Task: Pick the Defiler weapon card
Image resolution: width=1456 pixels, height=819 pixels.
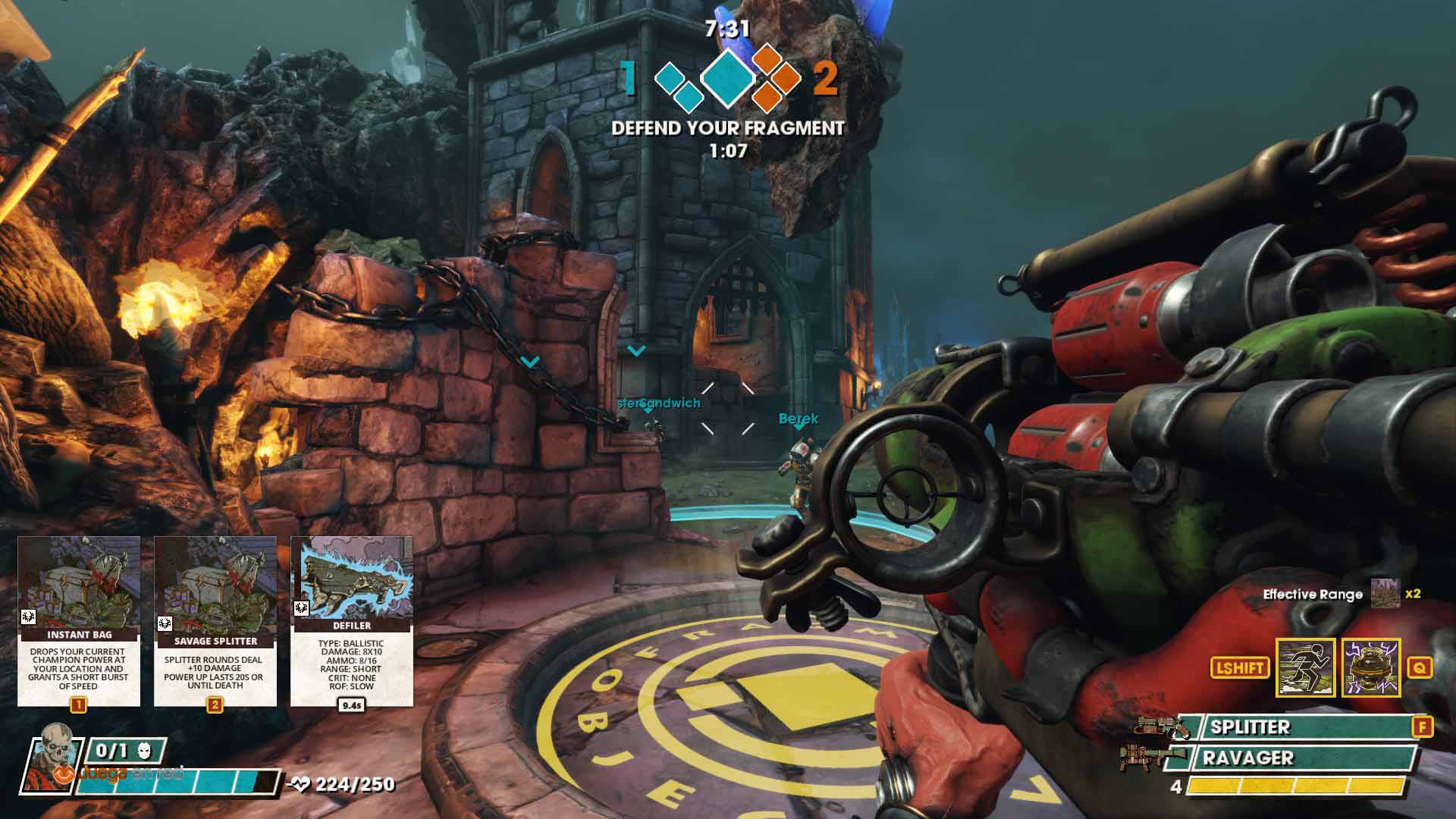Action: (x=352, y=620)
